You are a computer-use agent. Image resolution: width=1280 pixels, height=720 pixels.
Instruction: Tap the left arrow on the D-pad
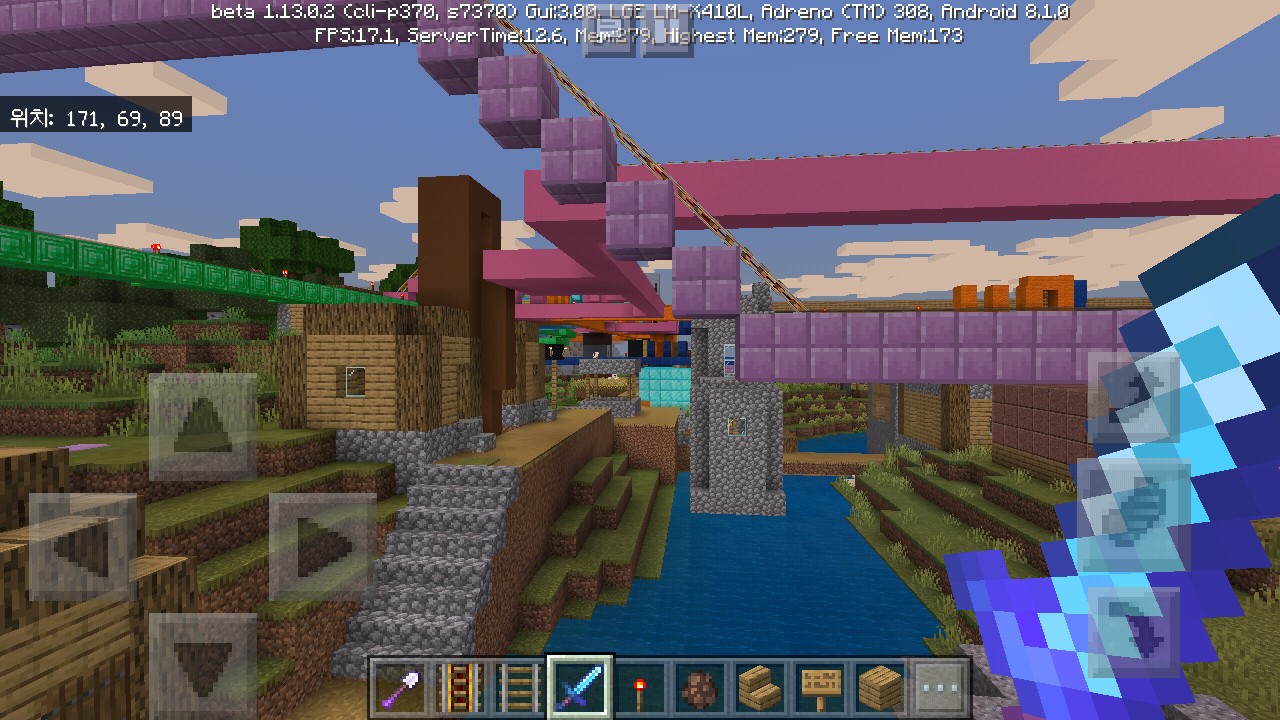(82, 546)
